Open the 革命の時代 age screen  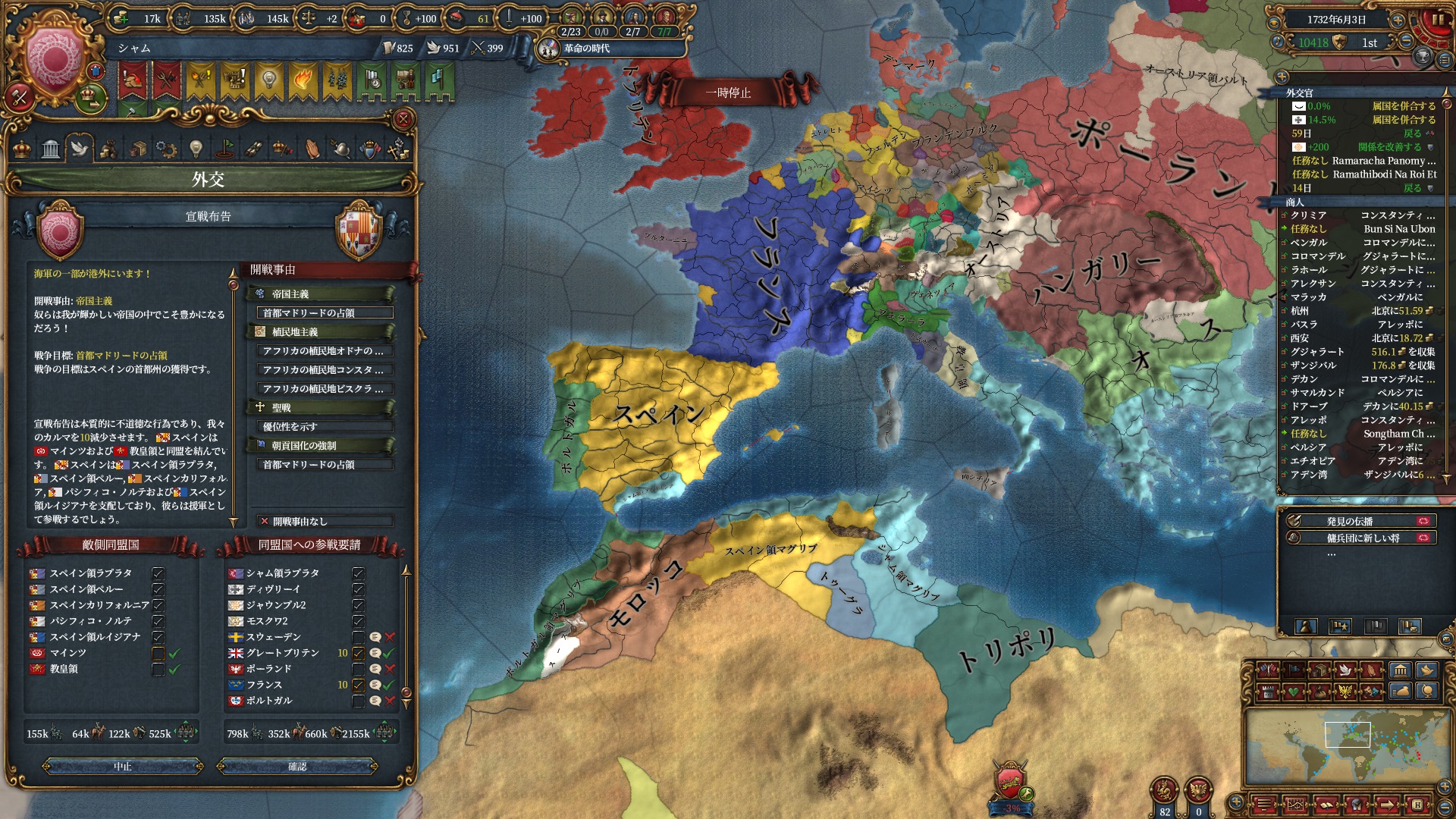(585, 49)
